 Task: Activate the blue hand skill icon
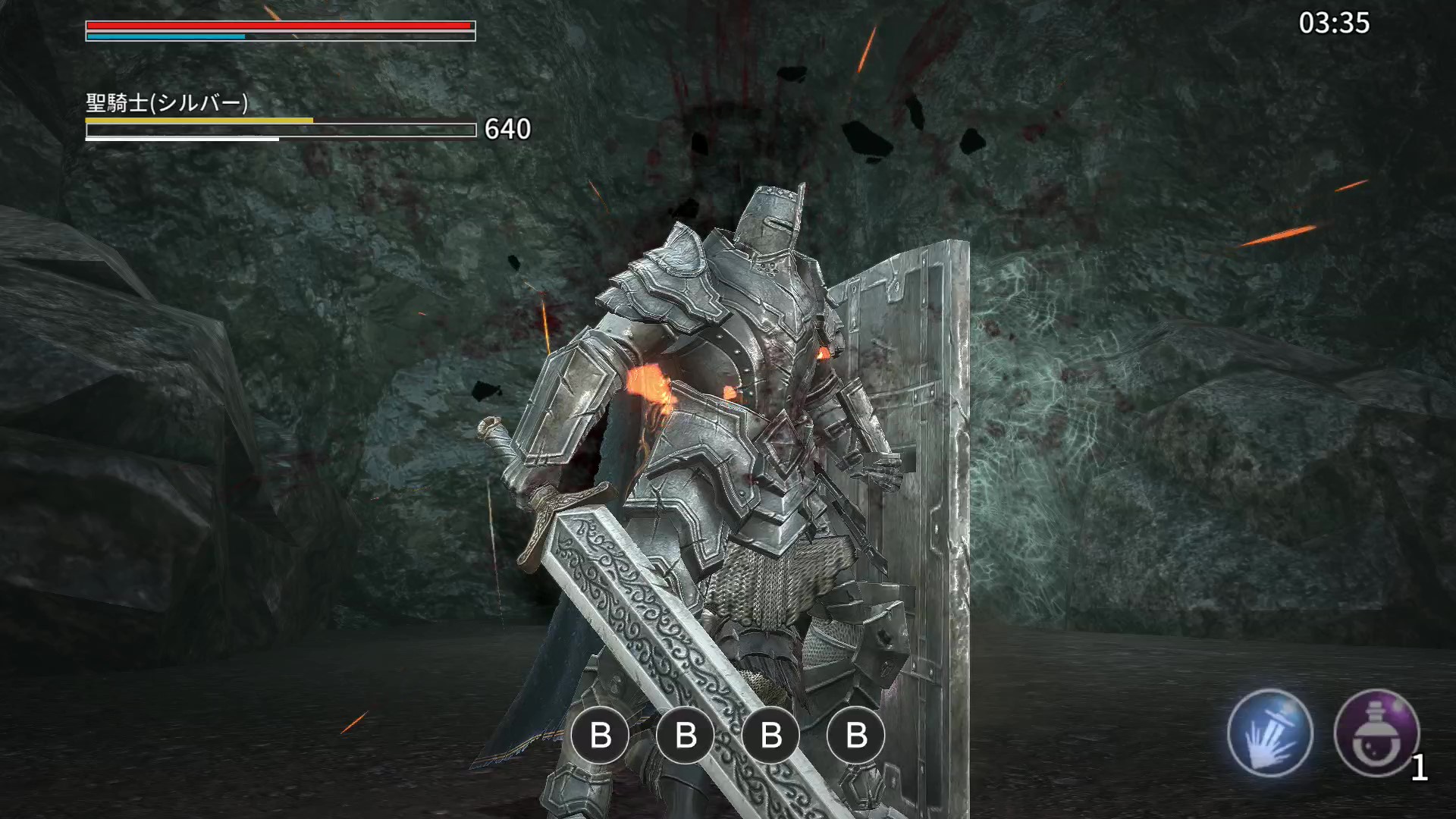coord(1269,733)
